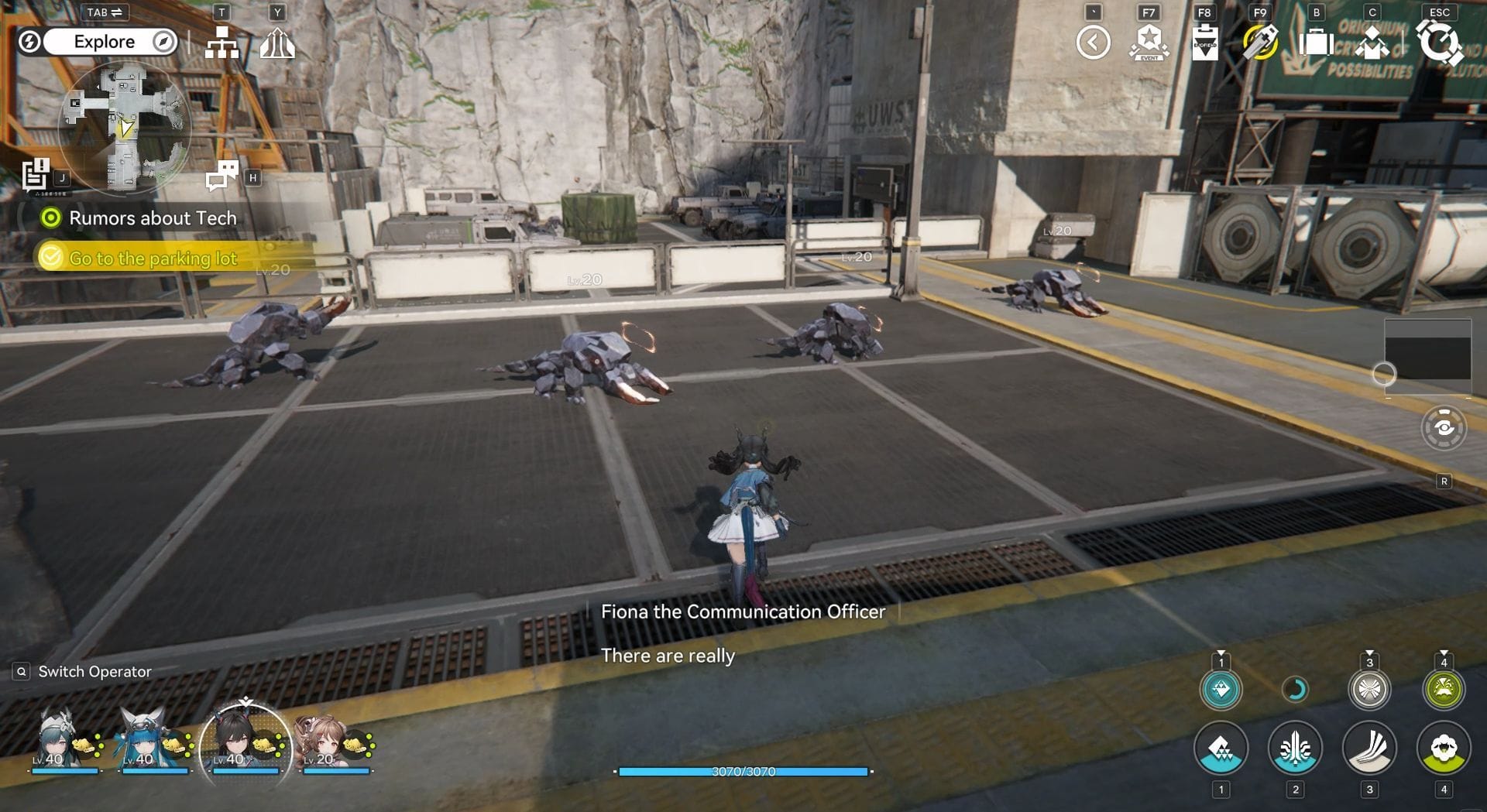Open the main system menu ring icon
This screenshot has width=1487, height=812.
point(1439,43)
